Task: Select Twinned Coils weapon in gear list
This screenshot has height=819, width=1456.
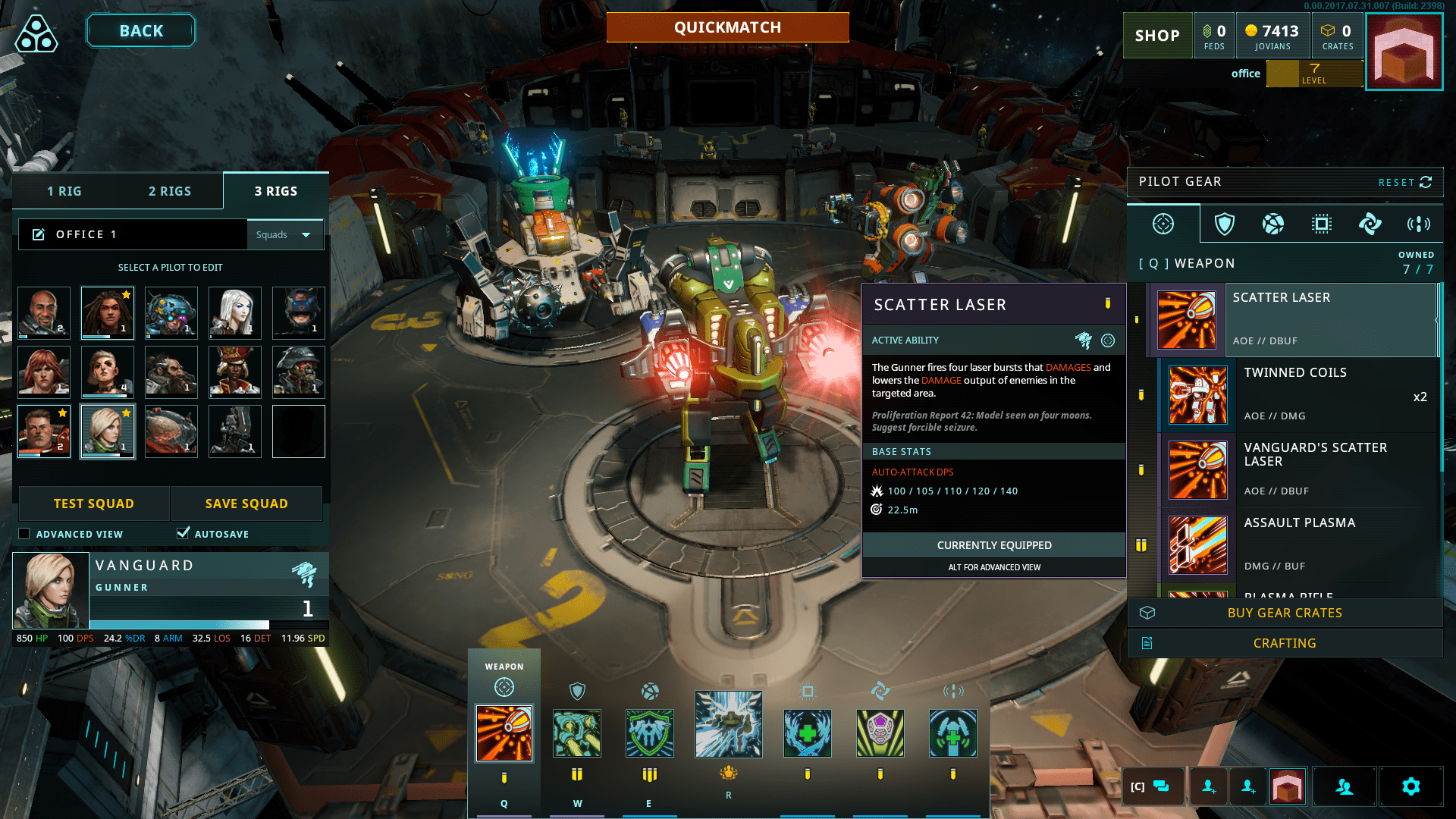Action: pyautogui.click(x=1297, y=394)
